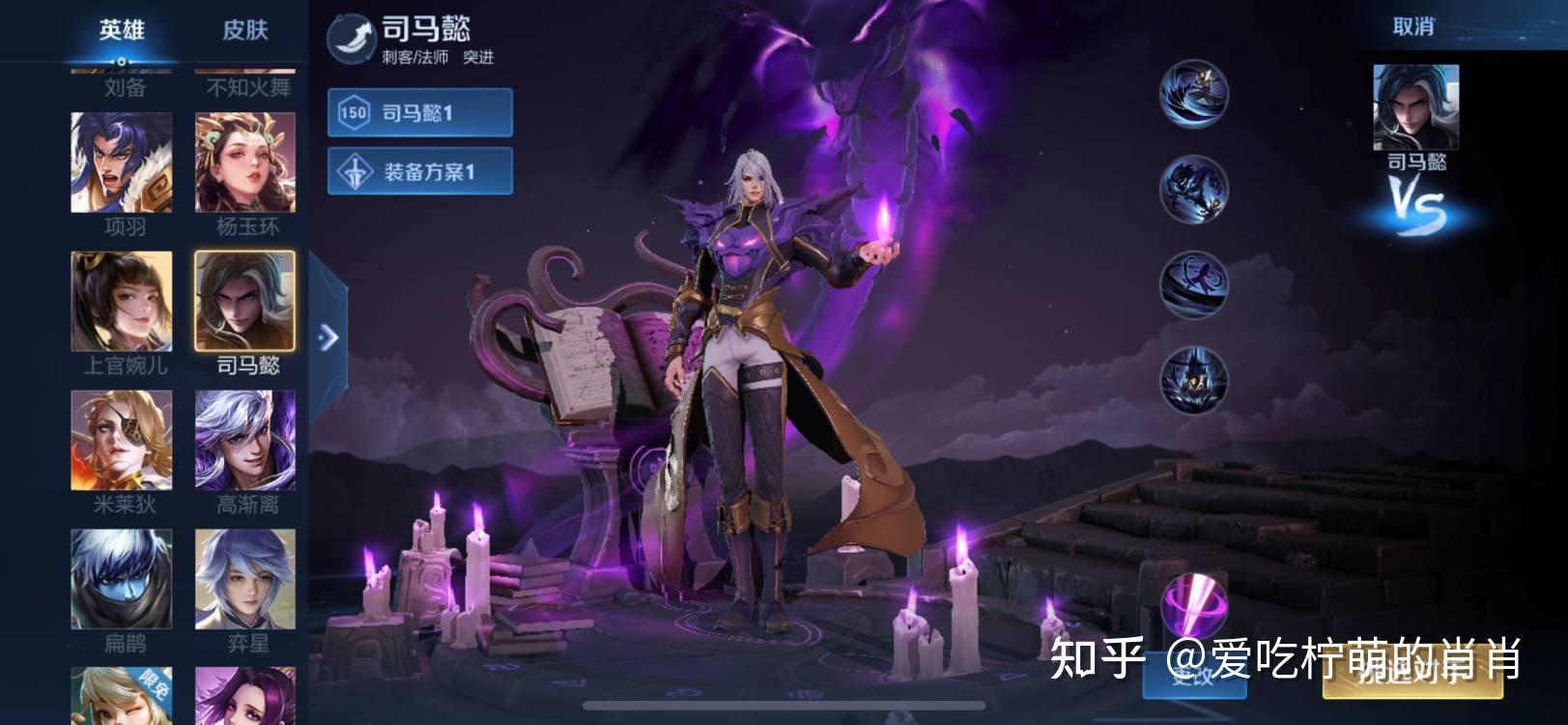Click the level 150 badge on 司马懿1
Image resolution: width=1568 pixels, height=725 pixels.
click(354, 111)
